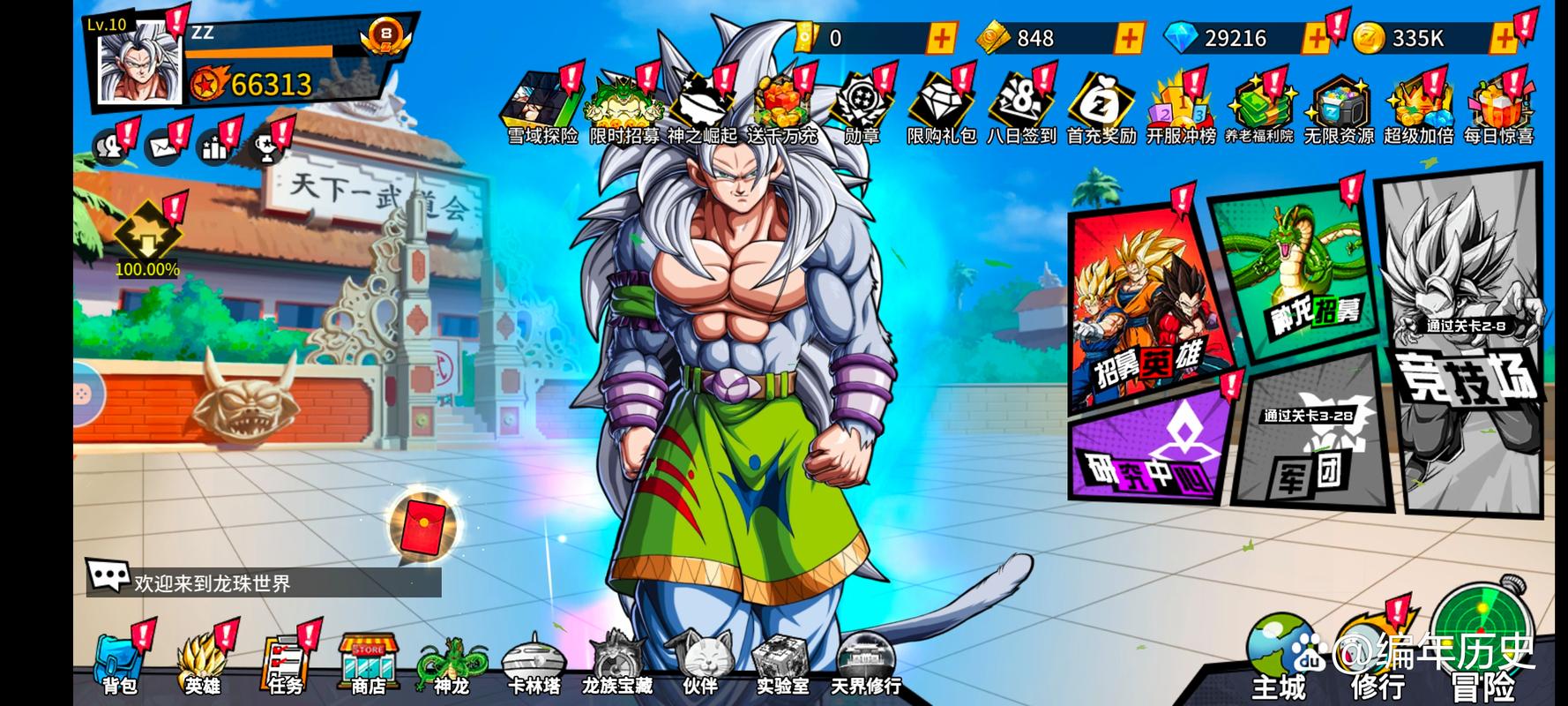Screen dimensions: 1568x706
Task: Open the 英雄 heroes menu
Action: point(201,664)
